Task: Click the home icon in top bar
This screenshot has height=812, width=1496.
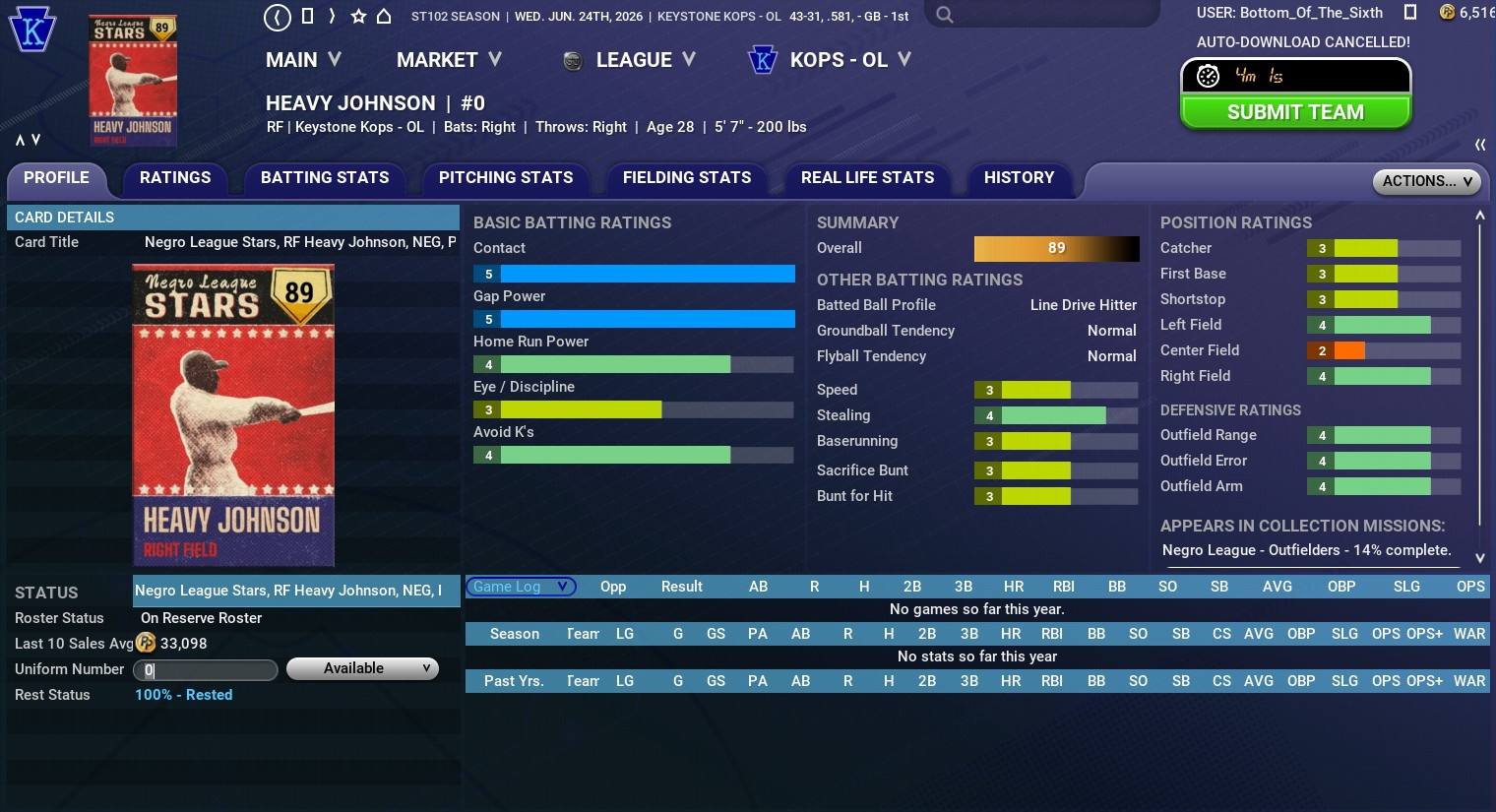Action: tap(384, 16)
